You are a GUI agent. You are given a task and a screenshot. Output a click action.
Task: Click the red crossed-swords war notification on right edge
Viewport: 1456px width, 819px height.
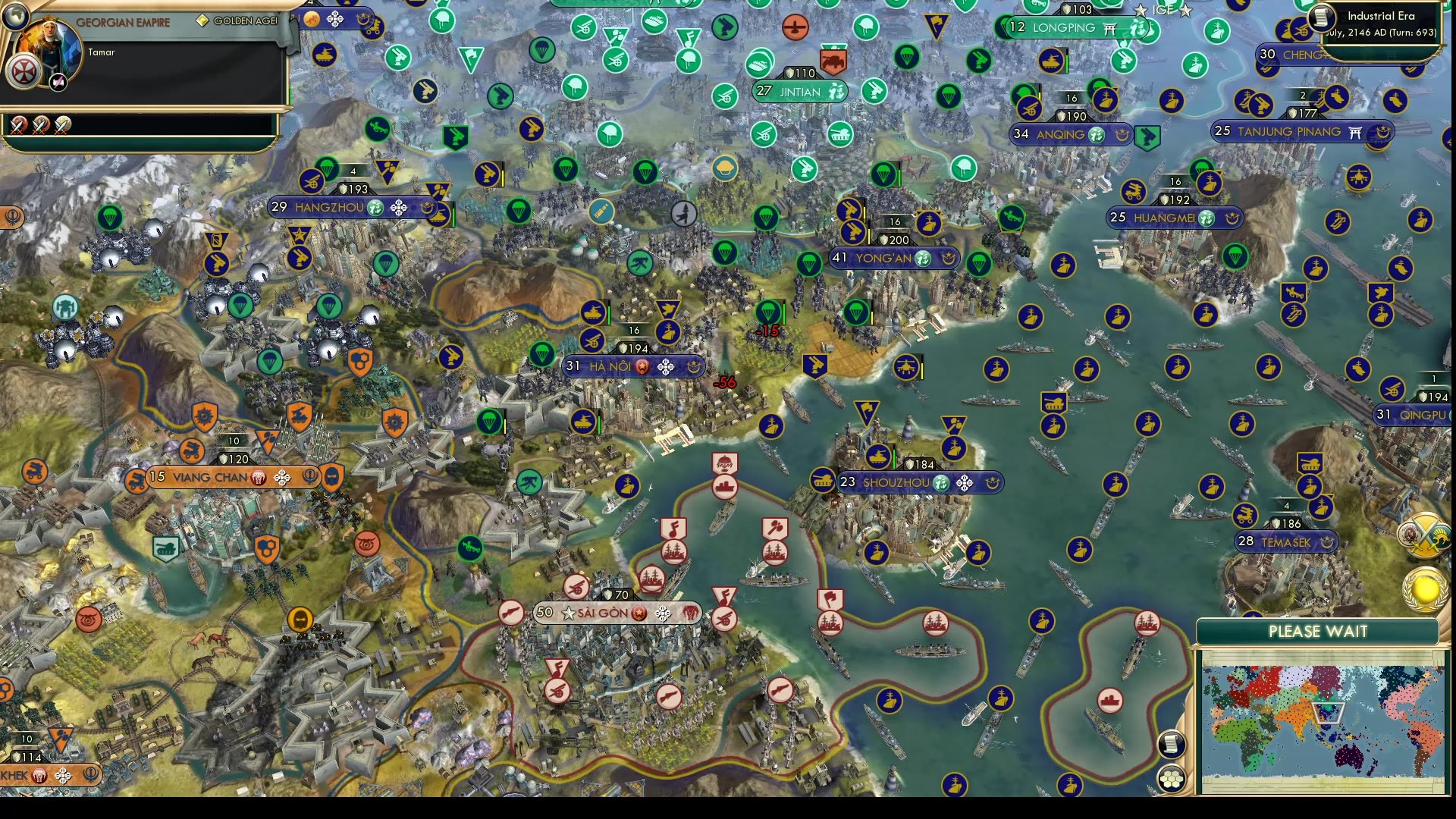point(1423,535)
